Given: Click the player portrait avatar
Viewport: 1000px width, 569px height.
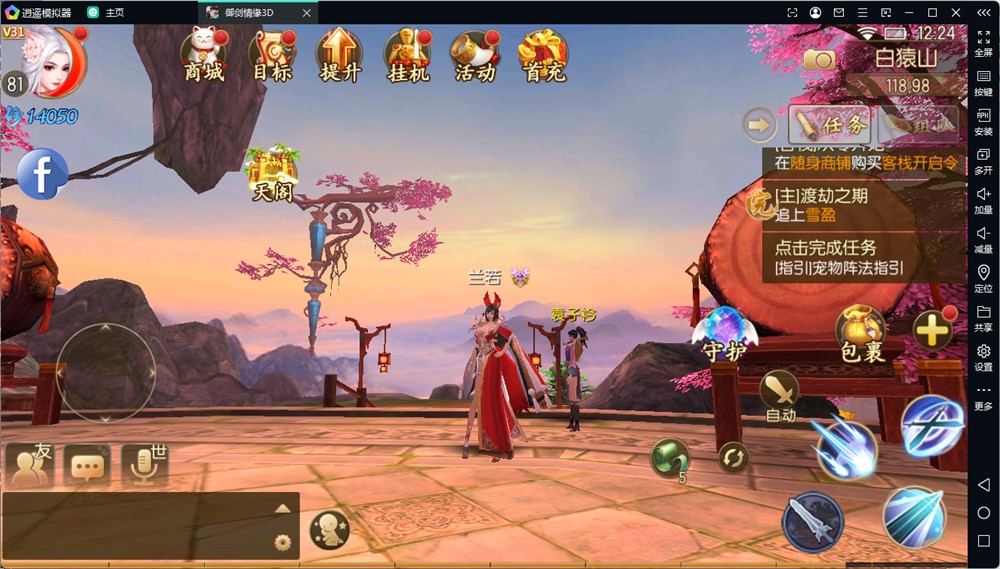Looking at the screenshot, I should pos(46,60).
